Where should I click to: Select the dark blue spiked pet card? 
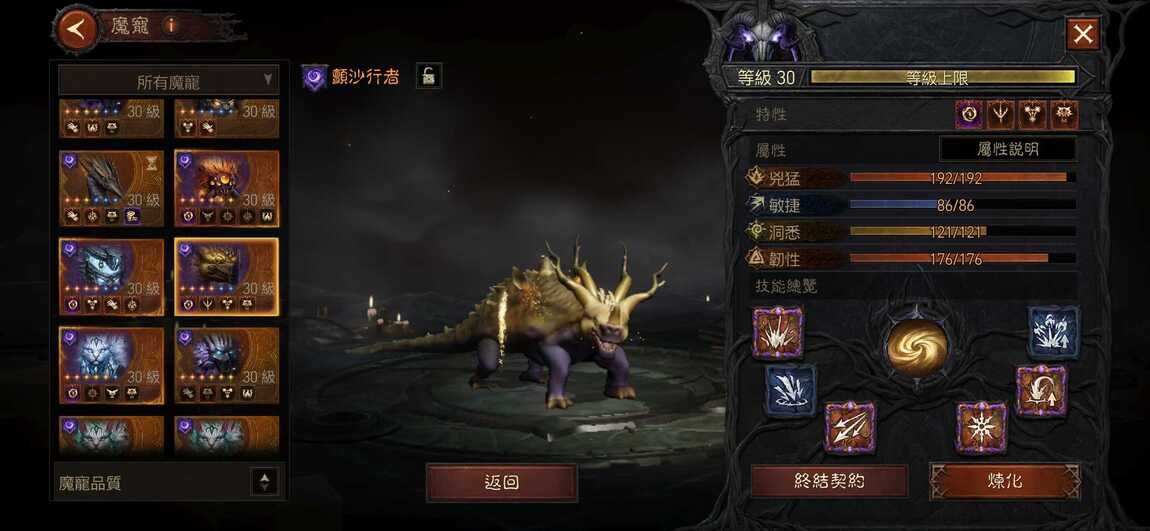[x=226, y=365]
